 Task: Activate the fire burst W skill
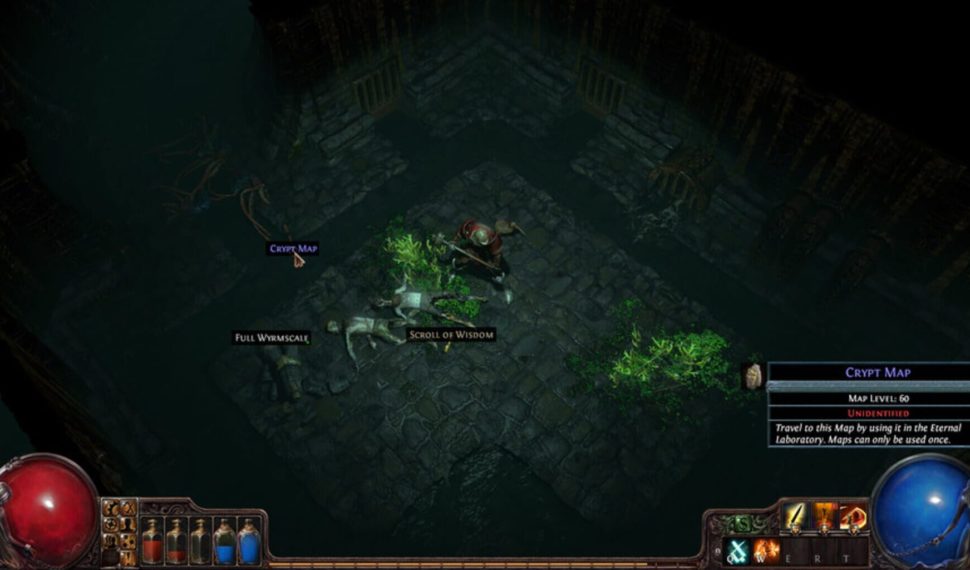(x=766, y=551)
